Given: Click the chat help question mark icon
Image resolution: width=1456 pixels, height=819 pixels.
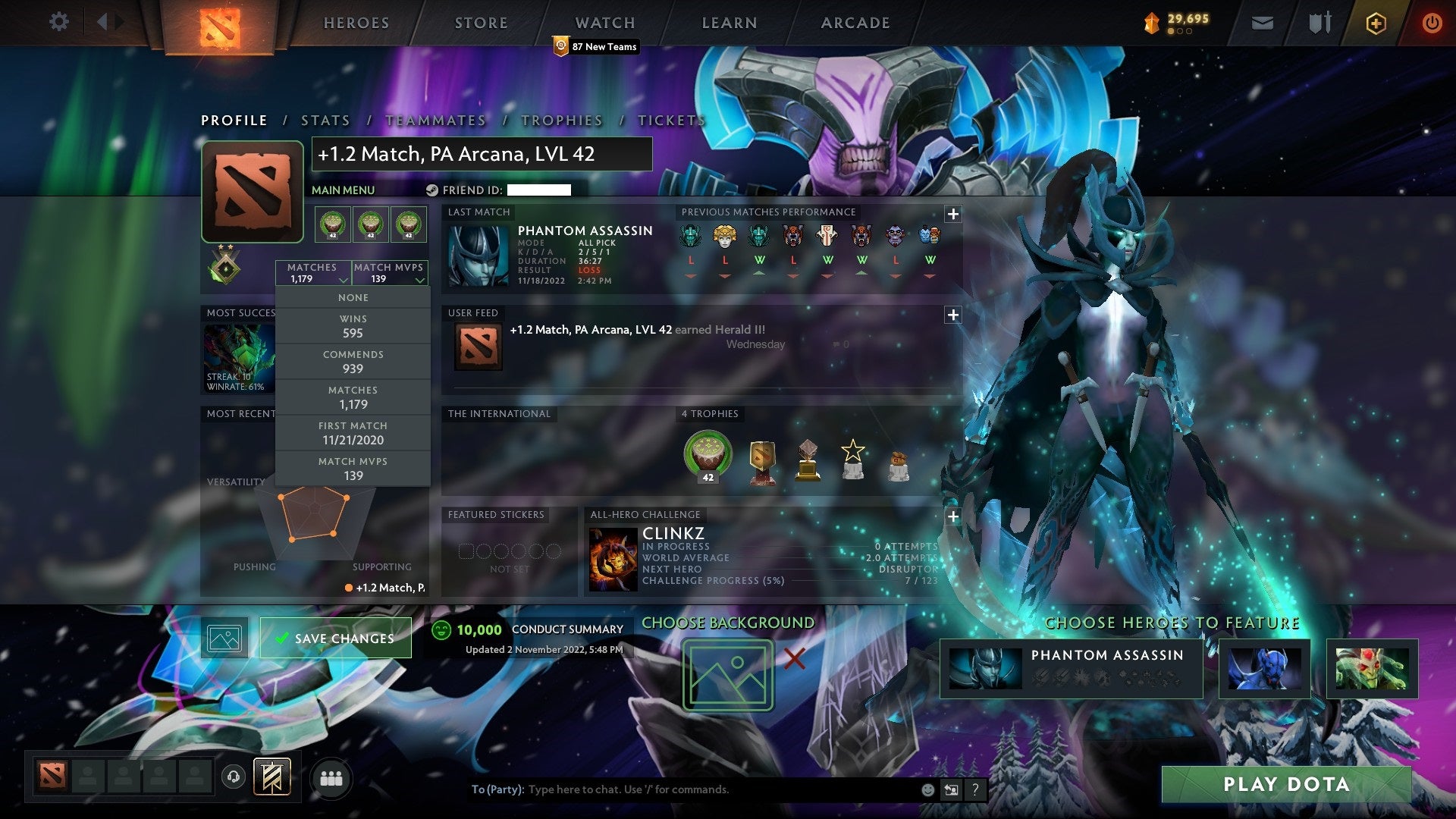Looking at the screenshot, I should click(977, 789).
